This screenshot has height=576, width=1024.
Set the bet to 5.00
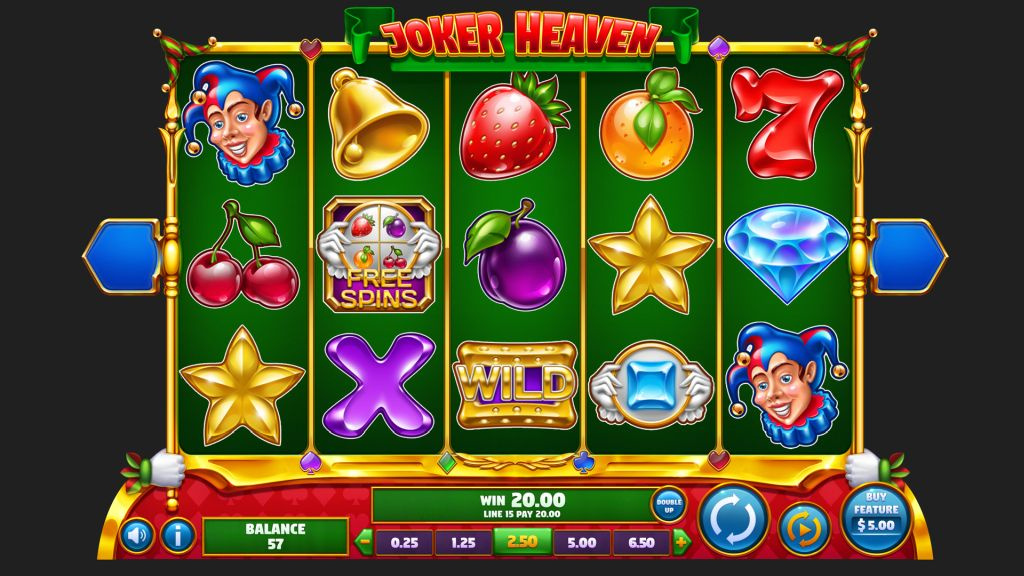click(x=582, y=542)
